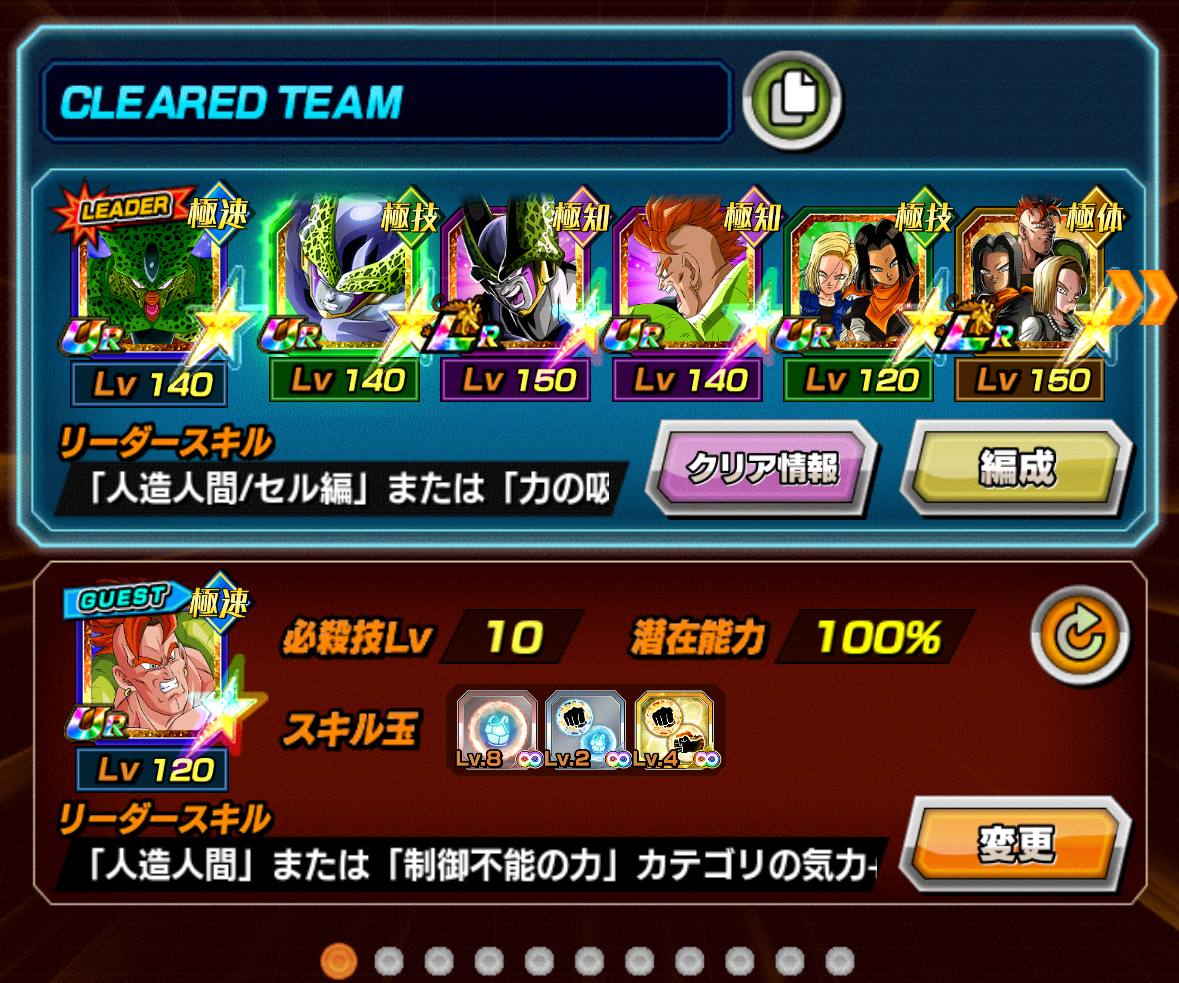Jump to the second page dot

[x=389, y=961]
